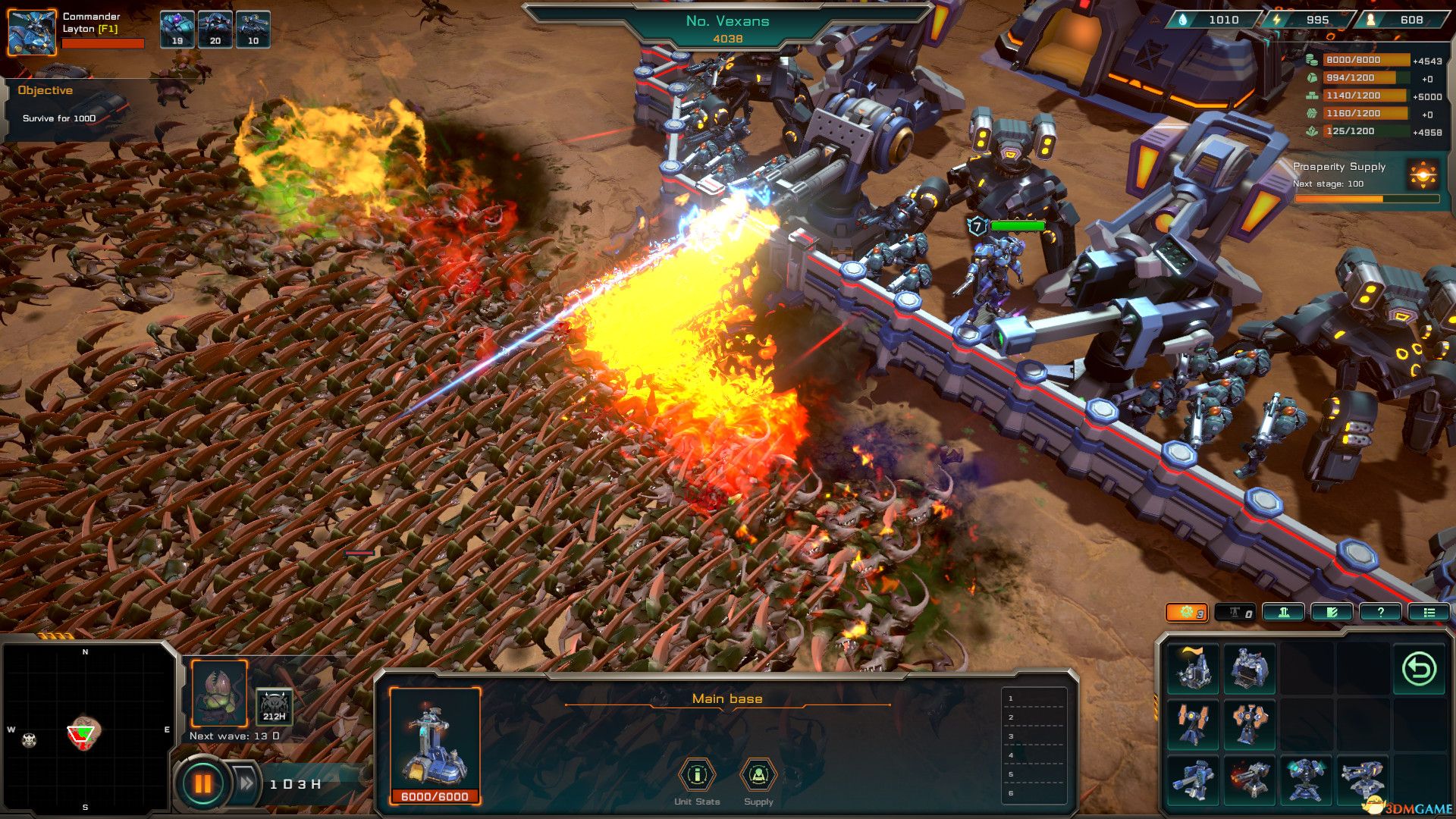Image resolution: width=1456 pixels, height=819 pixels.
Task: Select the unit group showing 10
Action: 253,29
